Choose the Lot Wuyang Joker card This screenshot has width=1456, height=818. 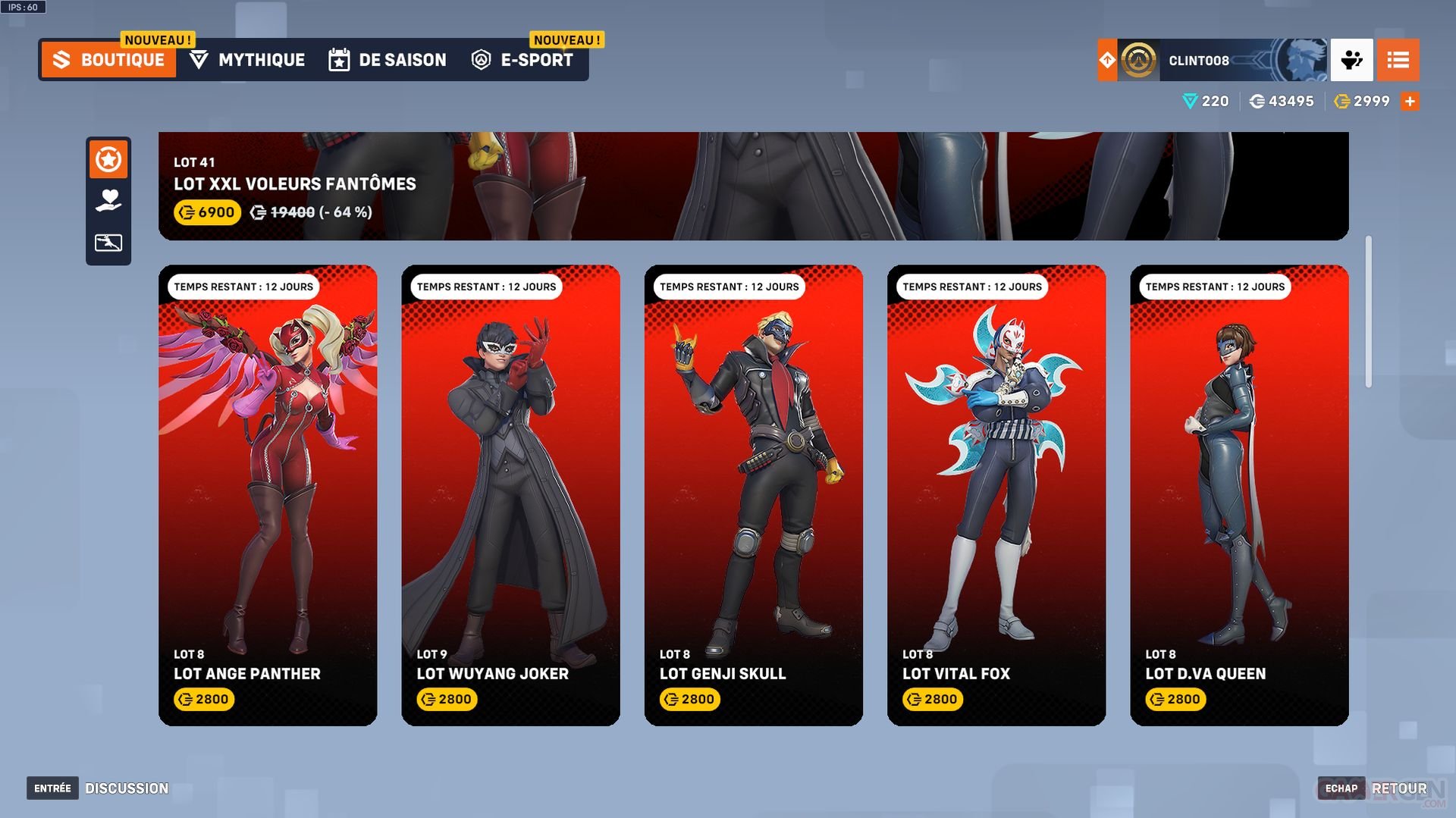pyautogui.click(x=510, y=494)
